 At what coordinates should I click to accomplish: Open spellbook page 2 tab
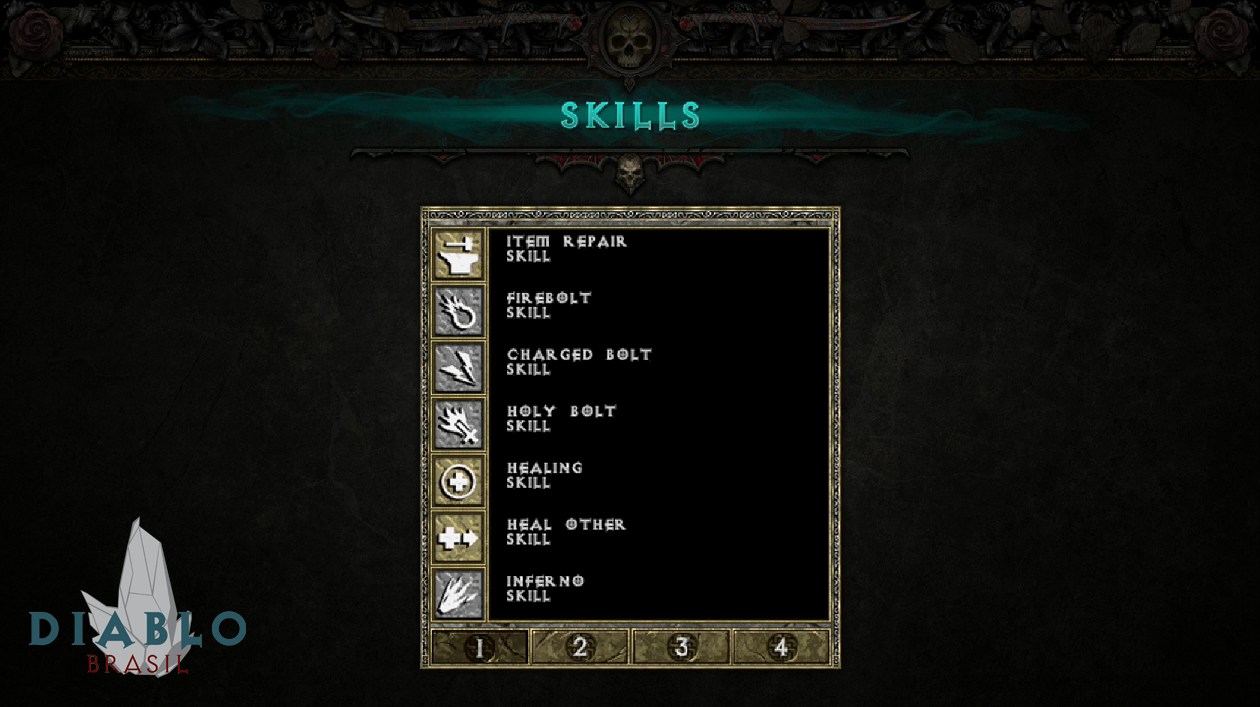580,648
